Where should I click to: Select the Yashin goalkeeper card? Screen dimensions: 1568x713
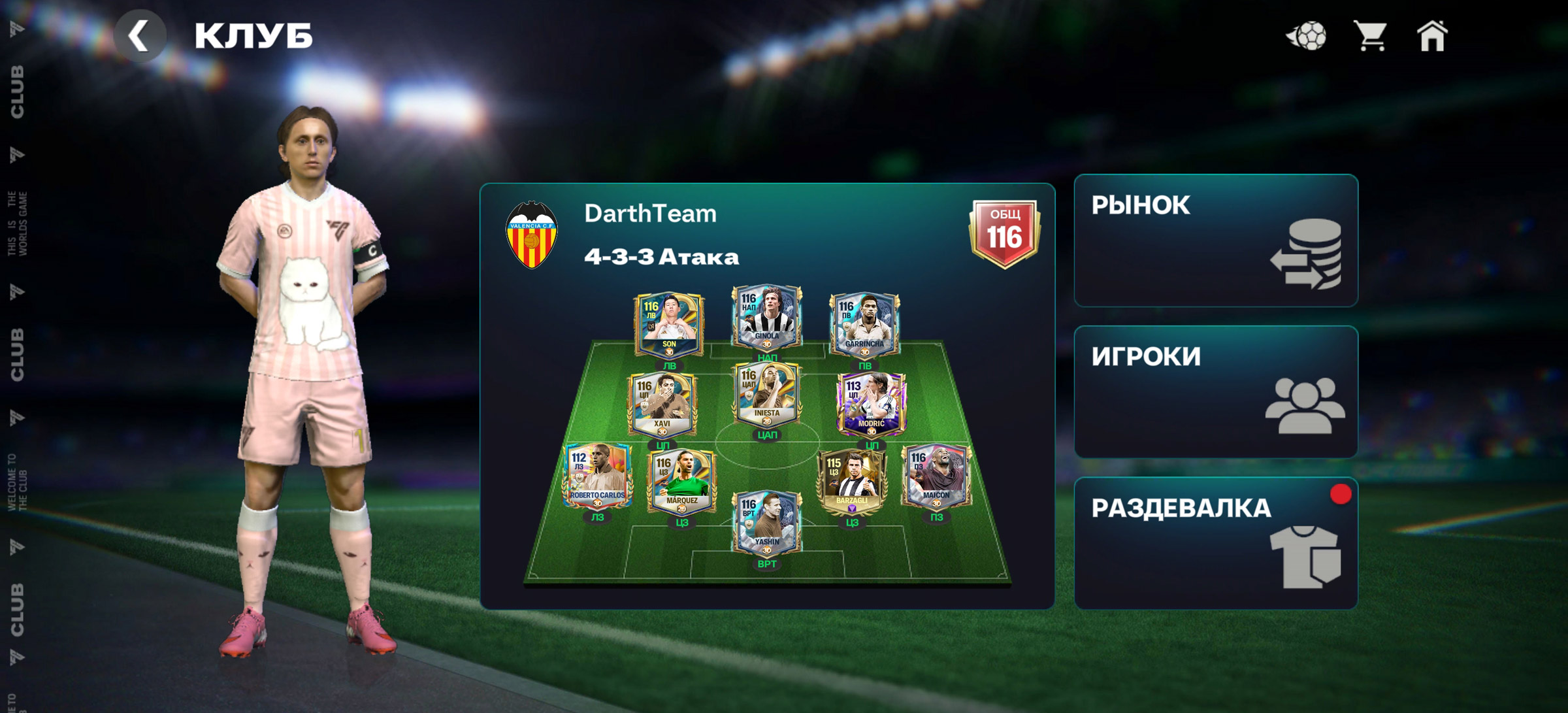[x=766, y=523]
